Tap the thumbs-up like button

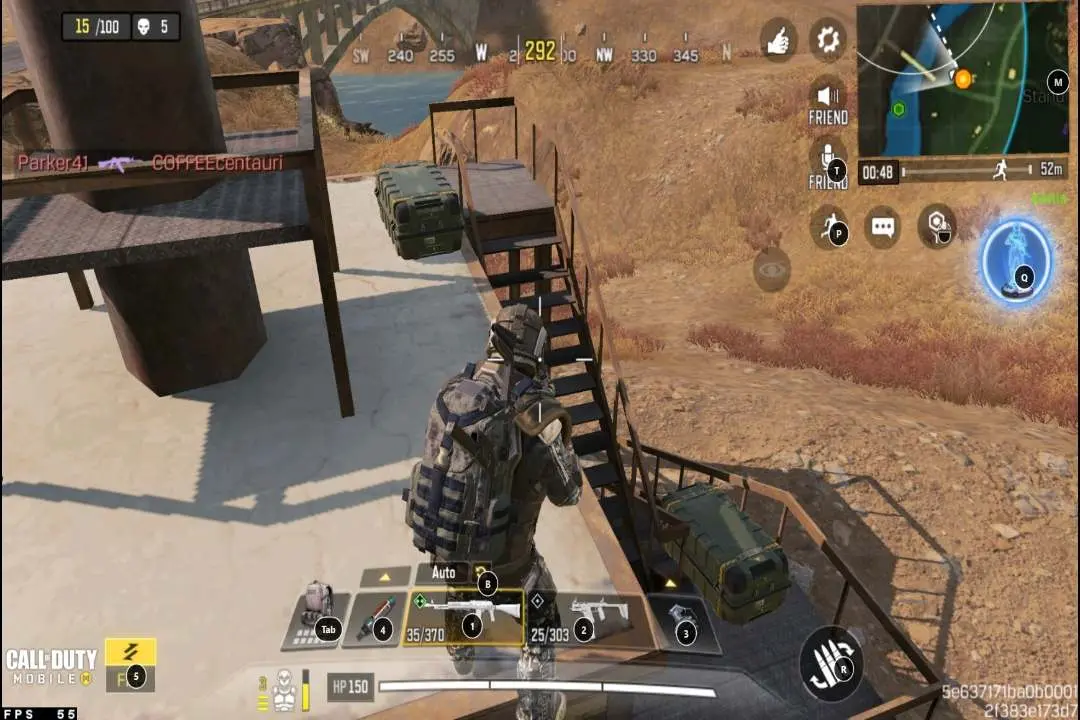point(778,39)
